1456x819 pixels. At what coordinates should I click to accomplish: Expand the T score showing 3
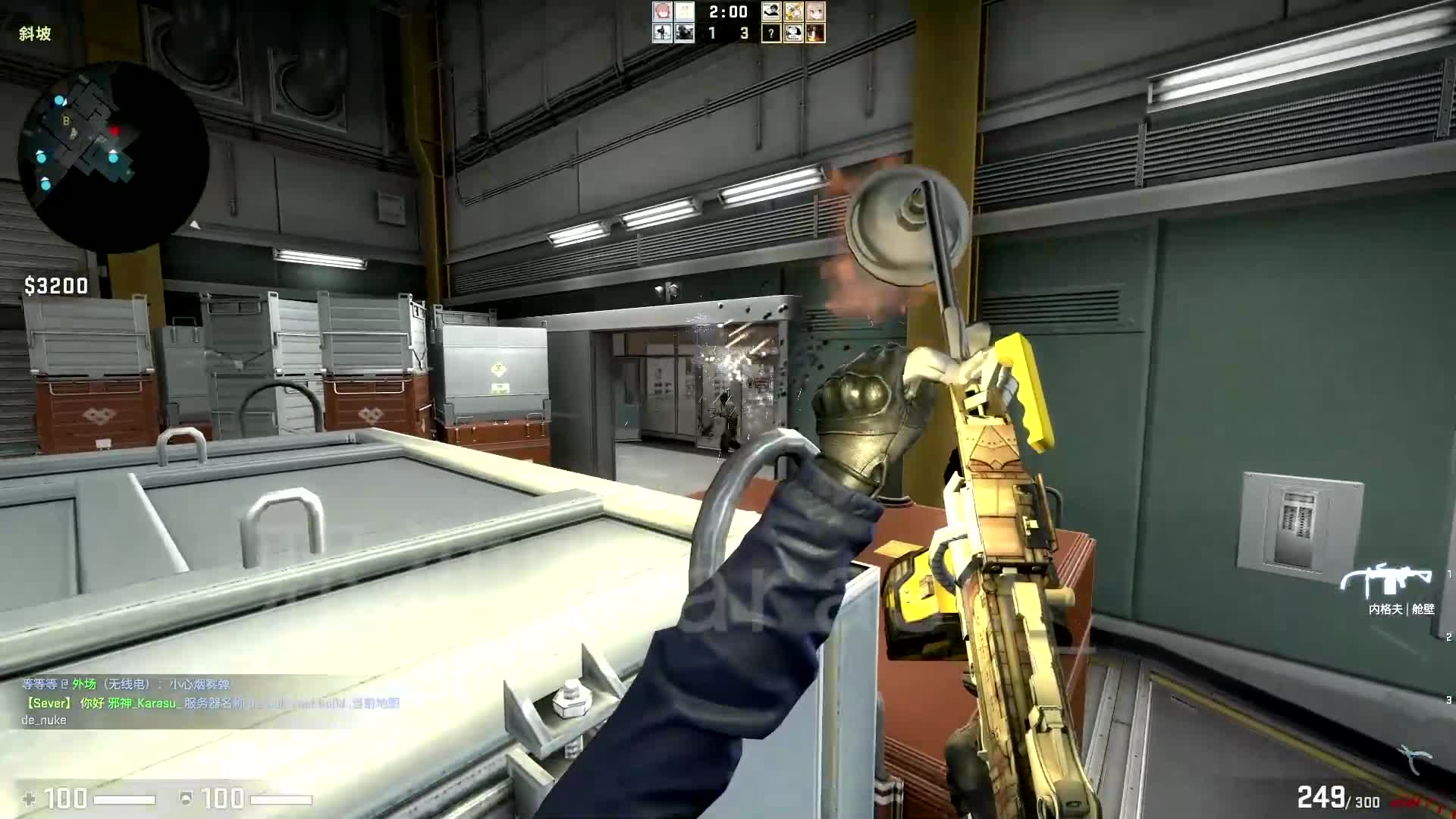pyautogui.click(x=743, y=33)
